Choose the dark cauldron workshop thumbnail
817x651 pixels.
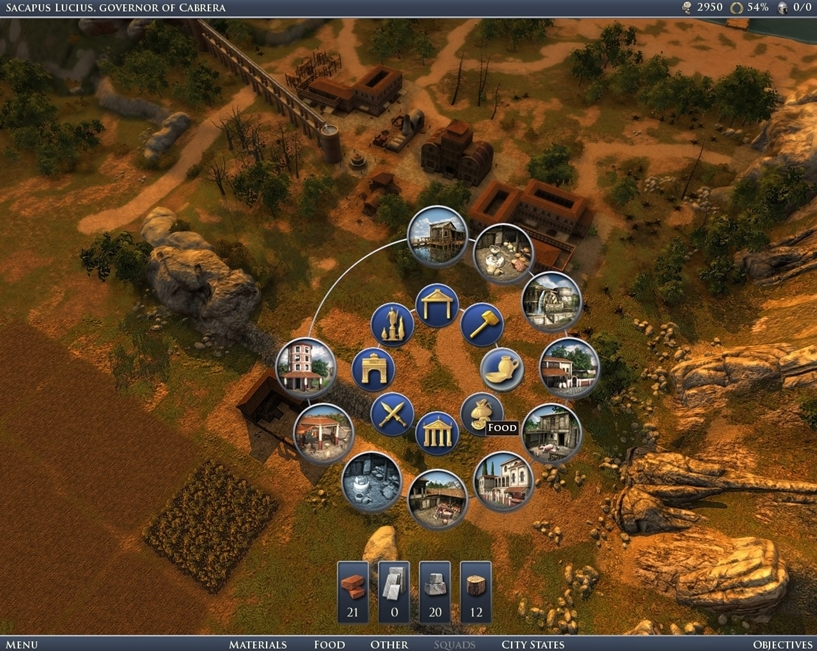[x=371, y=481]
